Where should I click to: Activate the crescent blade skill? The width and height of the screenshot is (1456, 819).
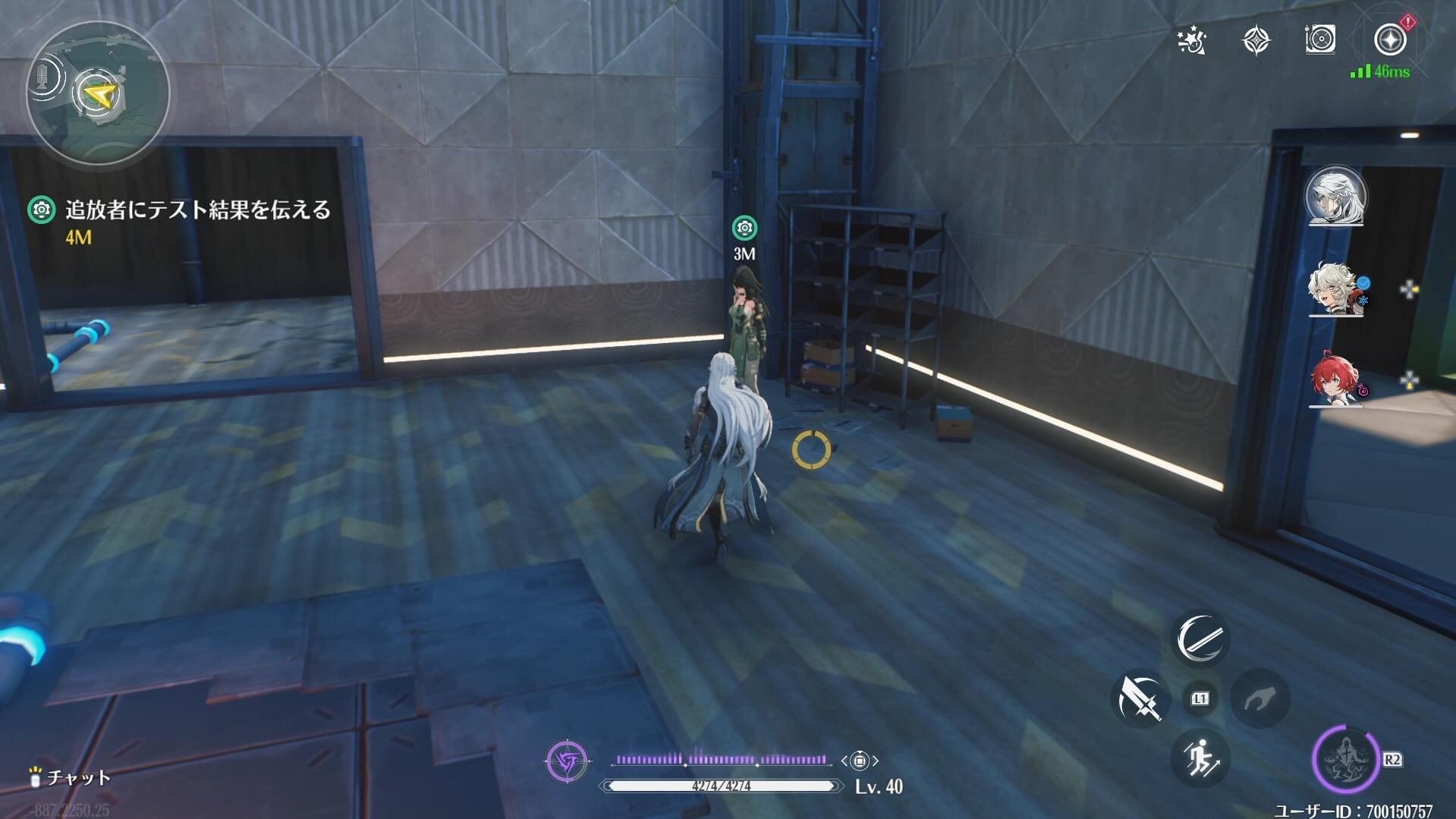tap(1200, 638)
